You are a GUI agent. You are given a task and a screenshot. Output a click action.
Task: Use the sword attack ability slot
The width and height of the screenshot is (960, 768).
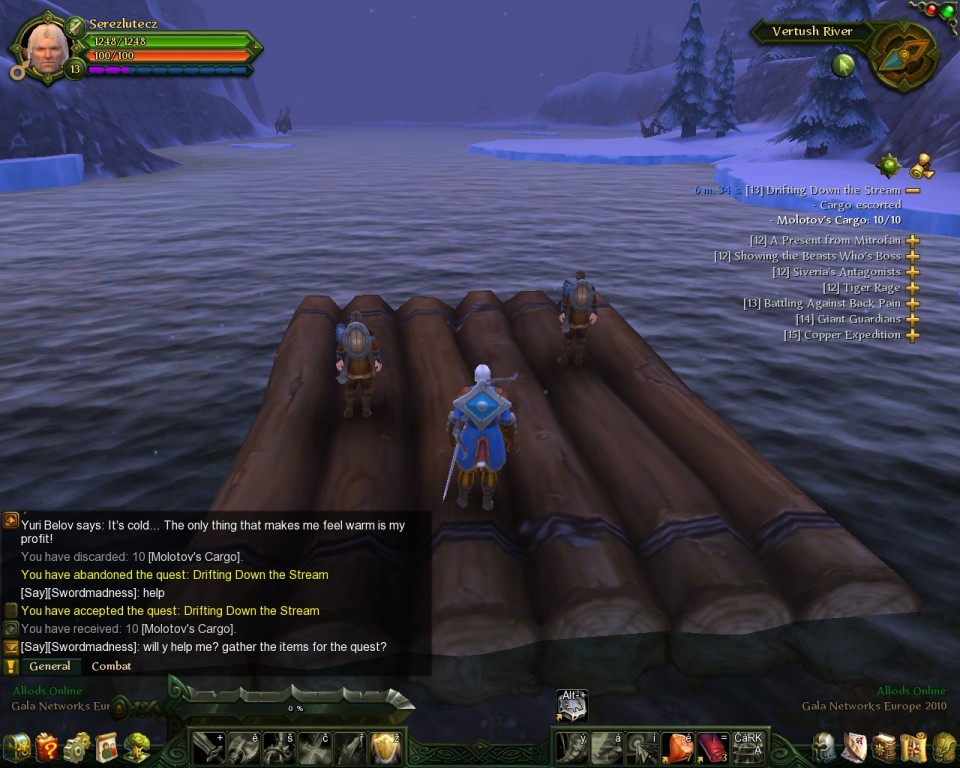click(x=209, y=747)
